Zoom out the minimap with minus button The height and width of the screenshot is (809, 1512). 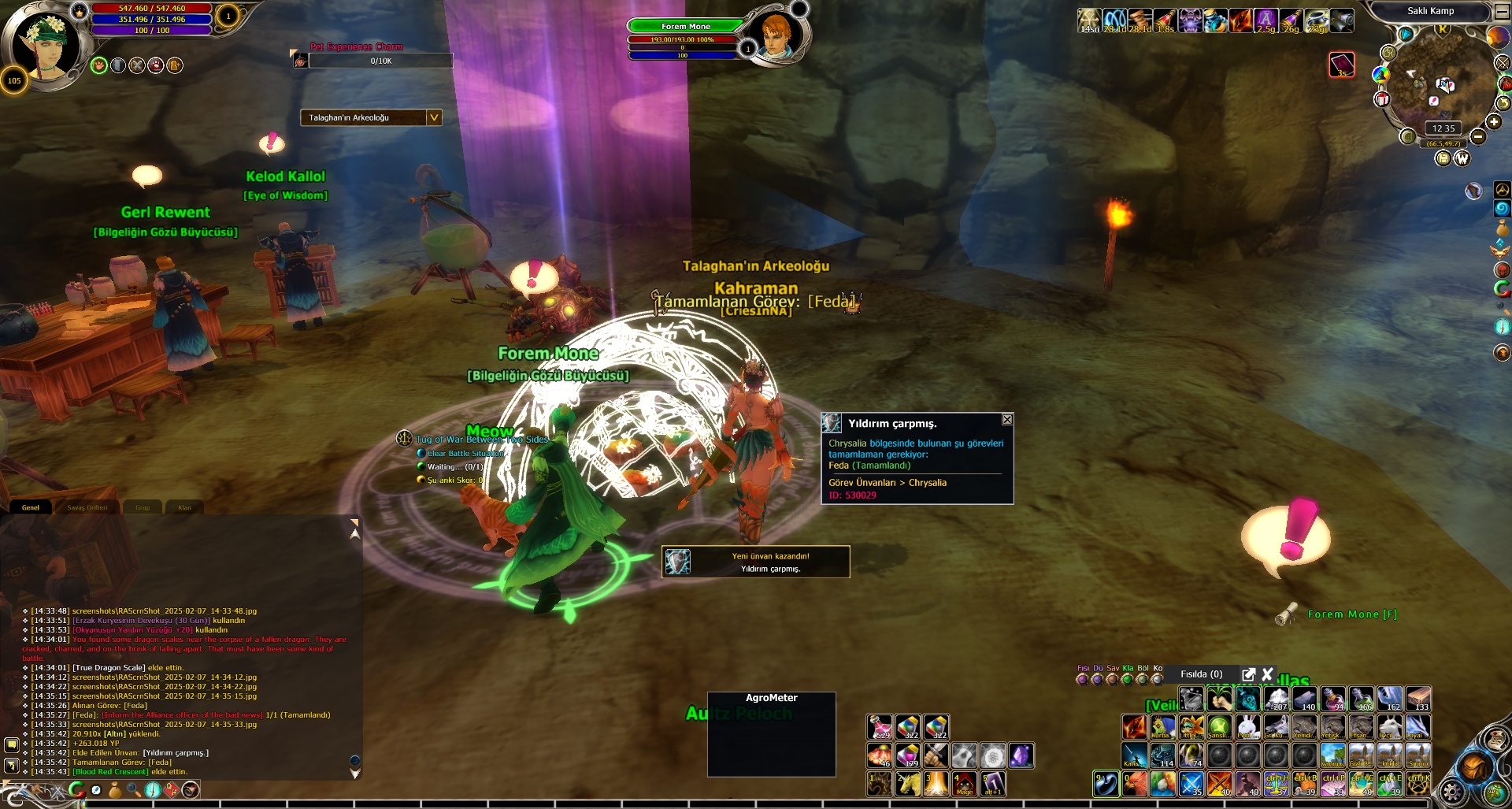[x=1478, y=137]
